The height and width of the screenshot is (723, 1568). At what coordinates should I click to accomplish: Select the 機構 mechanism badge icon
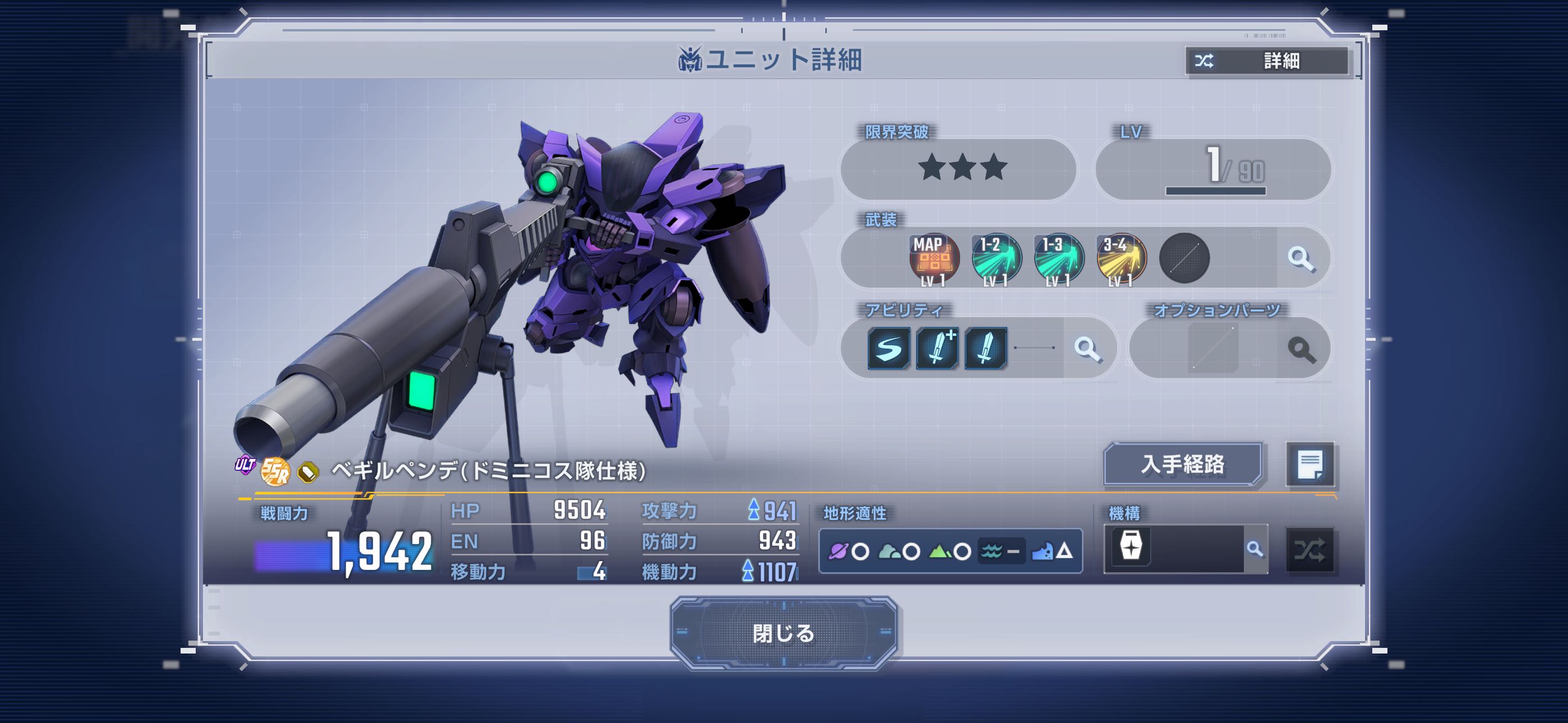(x=1131, y=546)
